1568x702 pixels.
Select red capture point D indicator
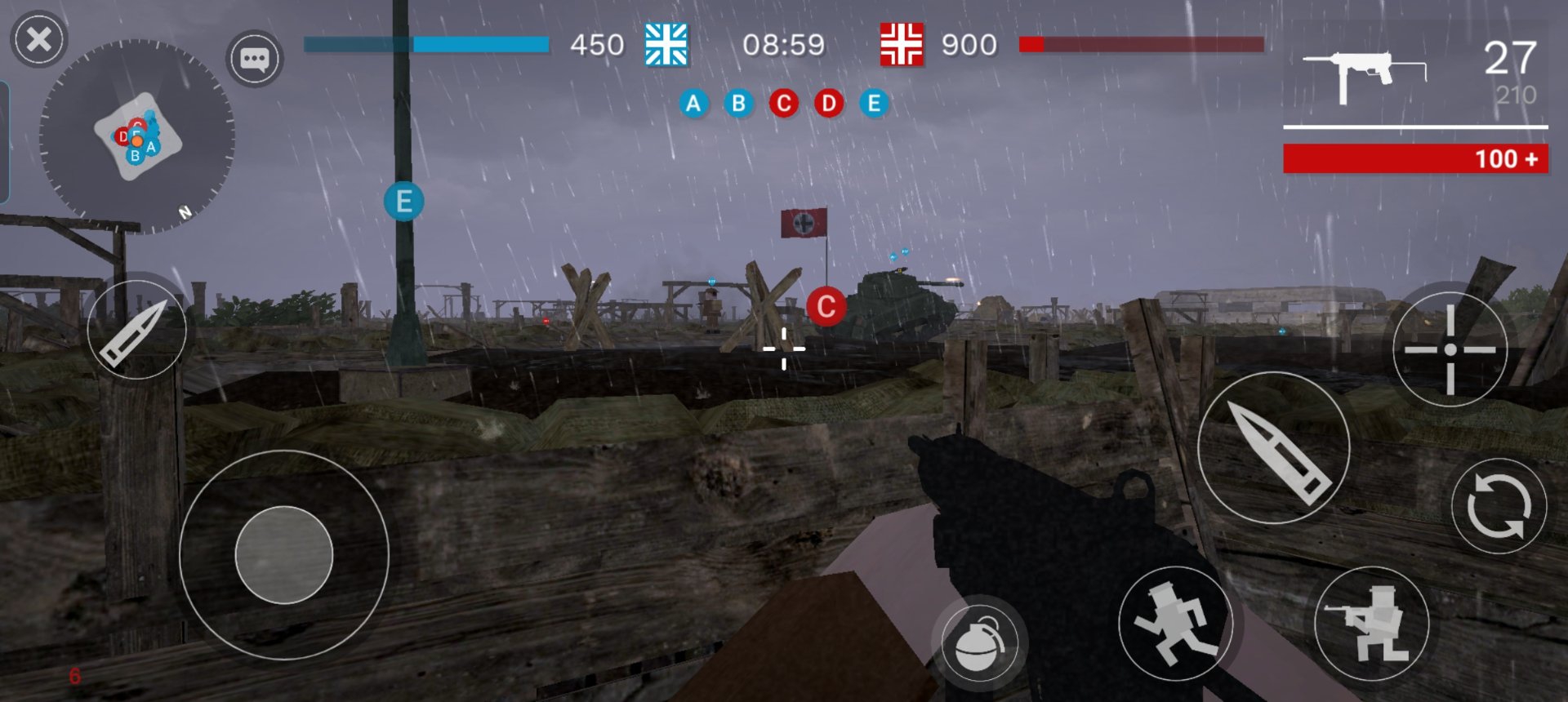pyautogui.click(x=828, y=104)
